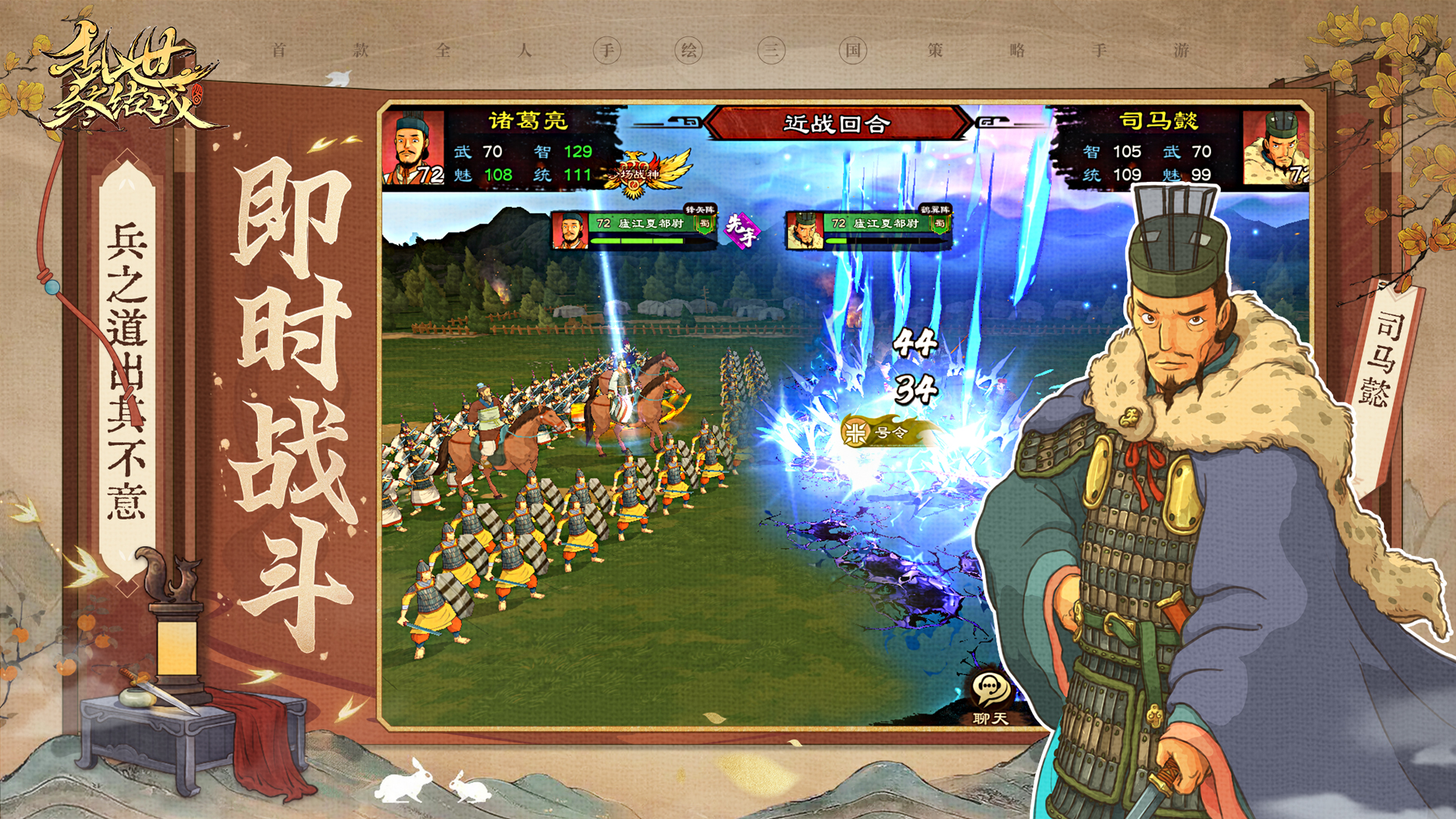Select Zhuge Liang's portrait in top bar
Viewport: 1456px width, 819px height.
click(x=413, y=149)
